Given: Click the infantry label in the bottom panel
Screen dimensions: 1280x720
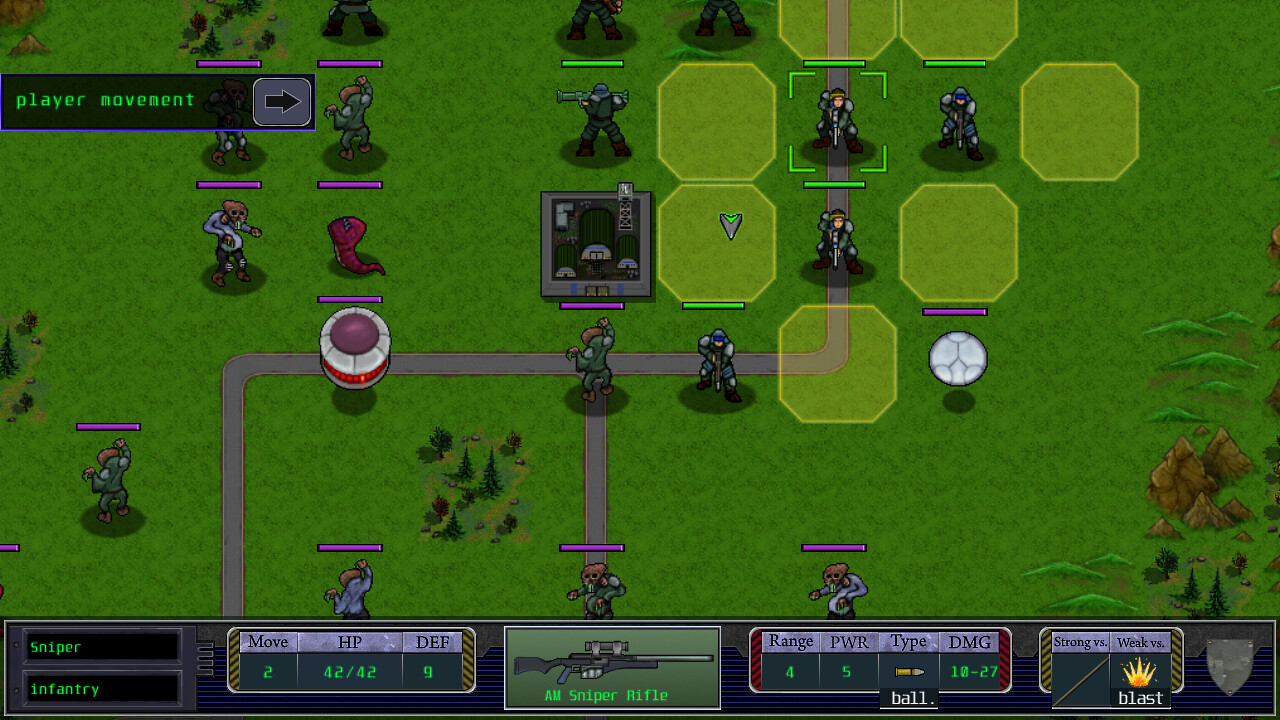Looking at the screenshot, I should click(x=100, y=689).
